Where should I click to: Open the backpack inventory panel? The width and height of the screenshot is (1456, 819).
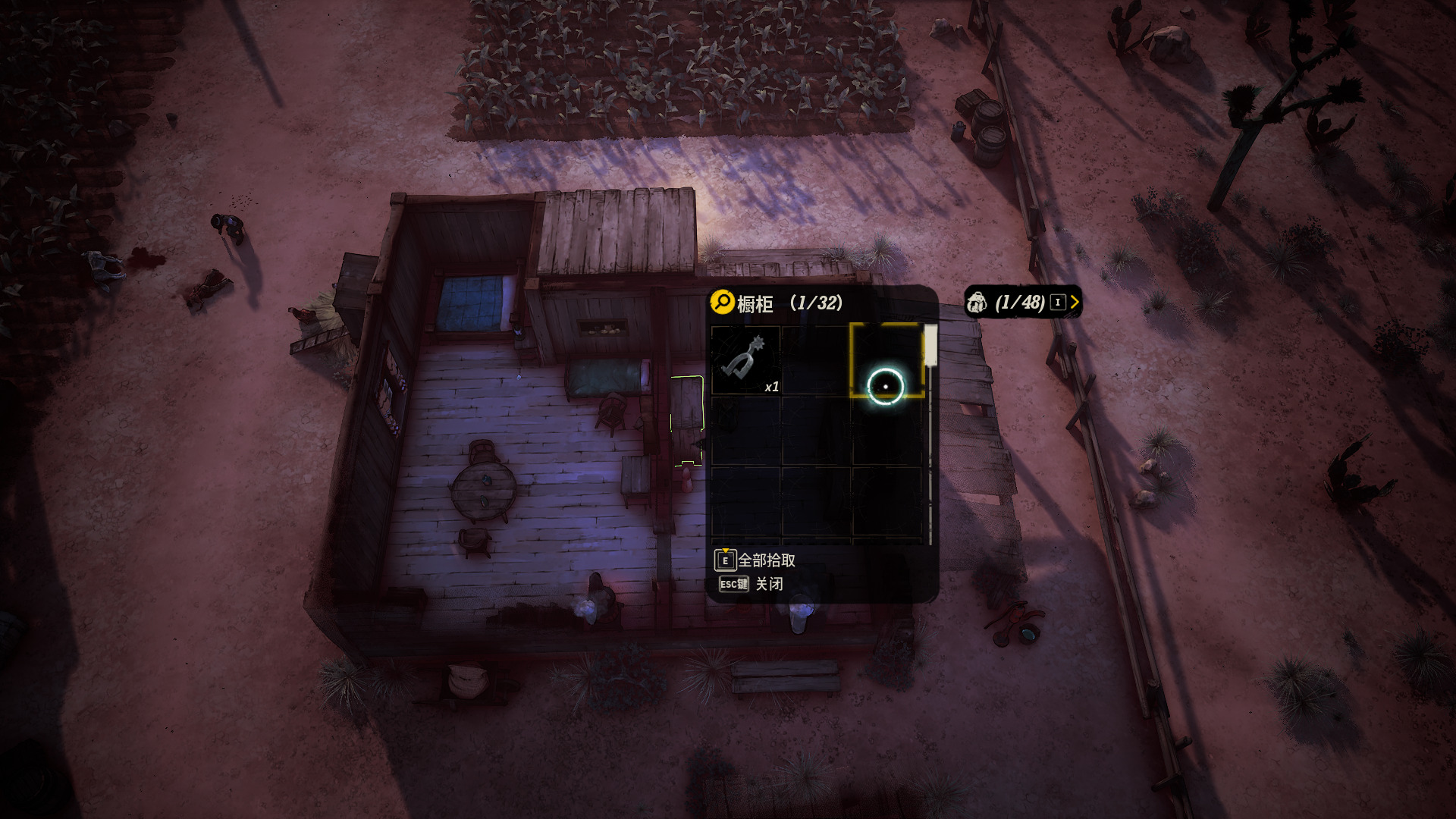1021,303
